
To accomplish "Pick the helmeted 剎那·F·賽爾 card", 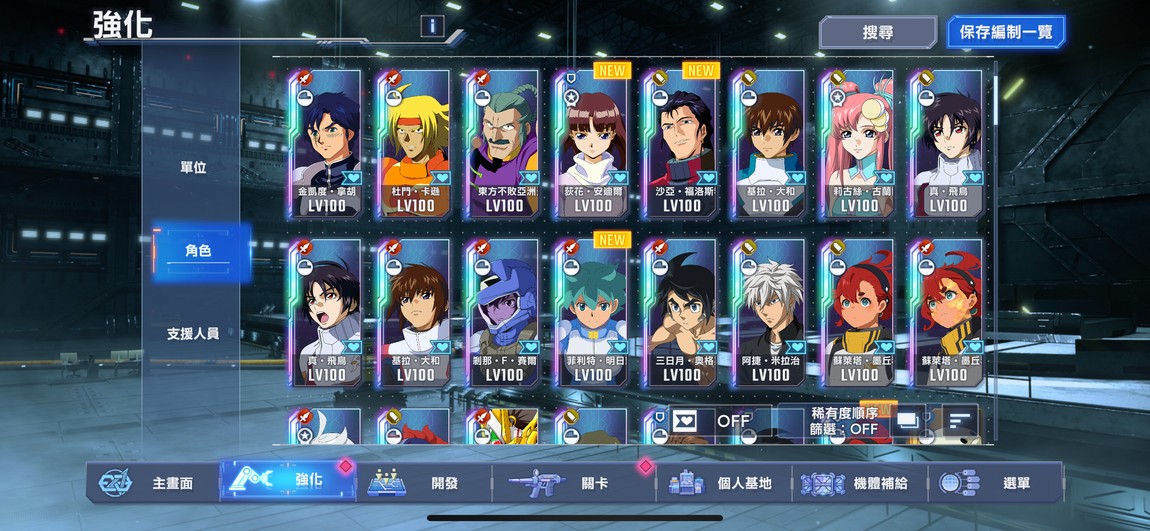I will [504, 312].
